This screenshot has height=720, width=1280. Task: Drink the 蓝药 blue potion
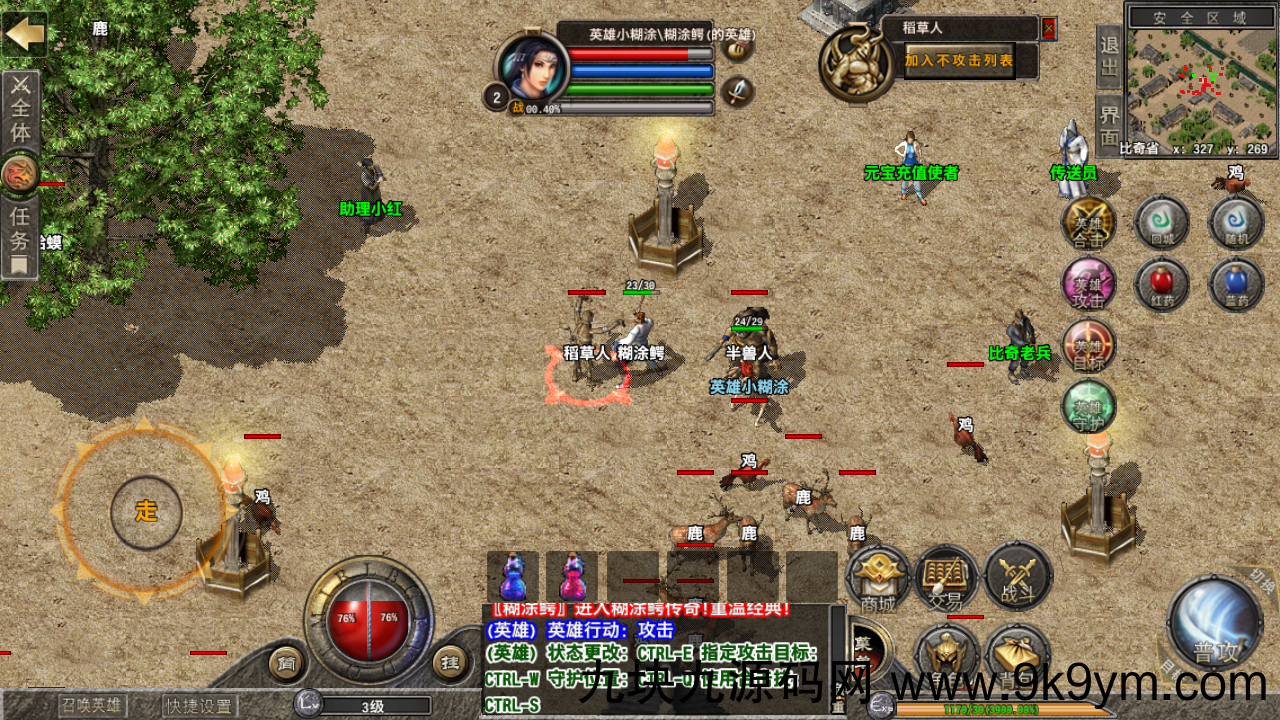pos(1236,285)
